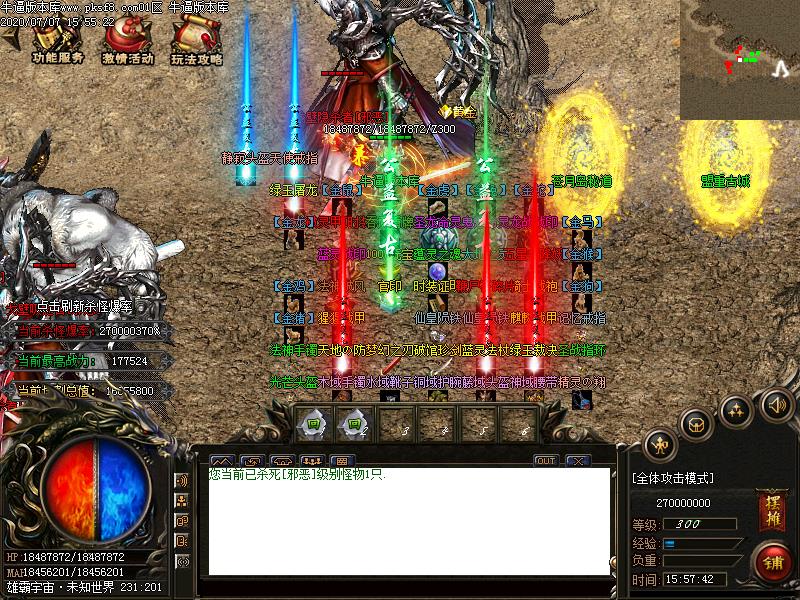Open the 摆摊 stall button

[x=770, y=504]
